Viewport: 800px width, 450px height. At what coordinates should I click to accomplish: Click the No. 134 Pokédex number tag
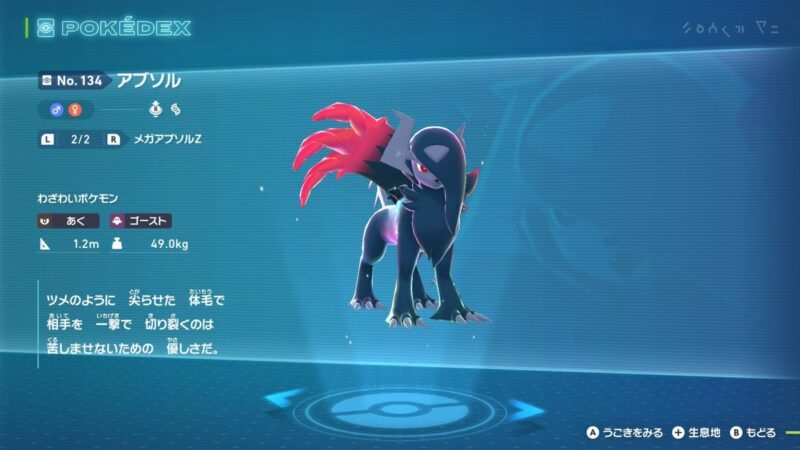click(71, 81)
